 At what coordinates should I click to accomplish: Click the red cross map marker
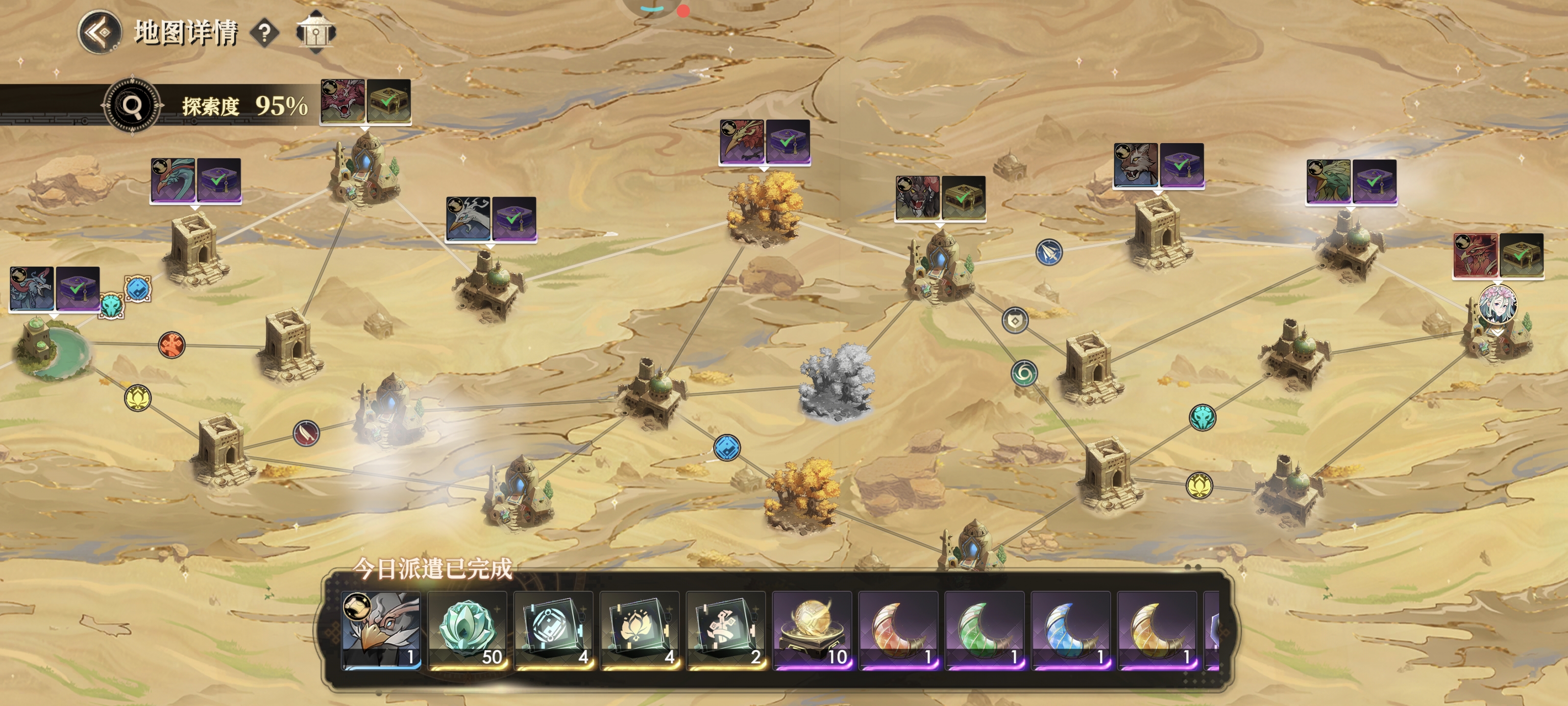(171, 345)
